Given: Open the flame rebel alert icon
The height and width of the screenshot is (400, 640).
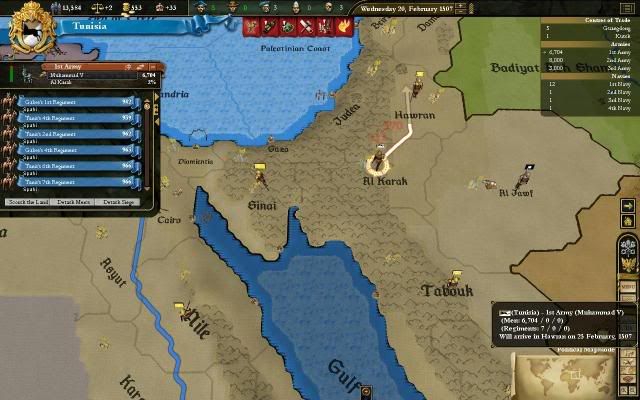Looking at the screenshot, I should coord(345,26).
